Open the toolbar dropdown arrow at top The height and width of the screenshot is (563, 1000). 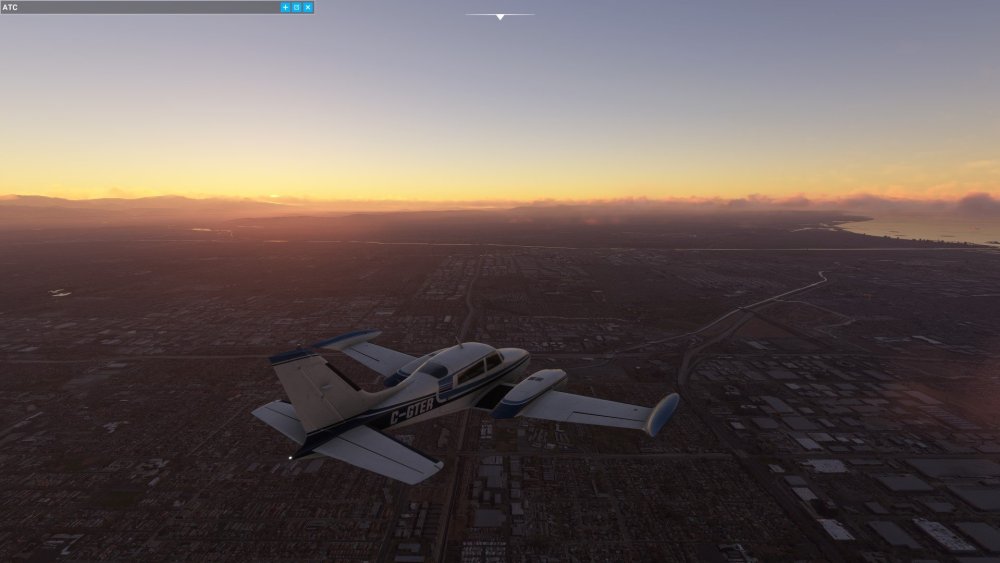[500, 16]
